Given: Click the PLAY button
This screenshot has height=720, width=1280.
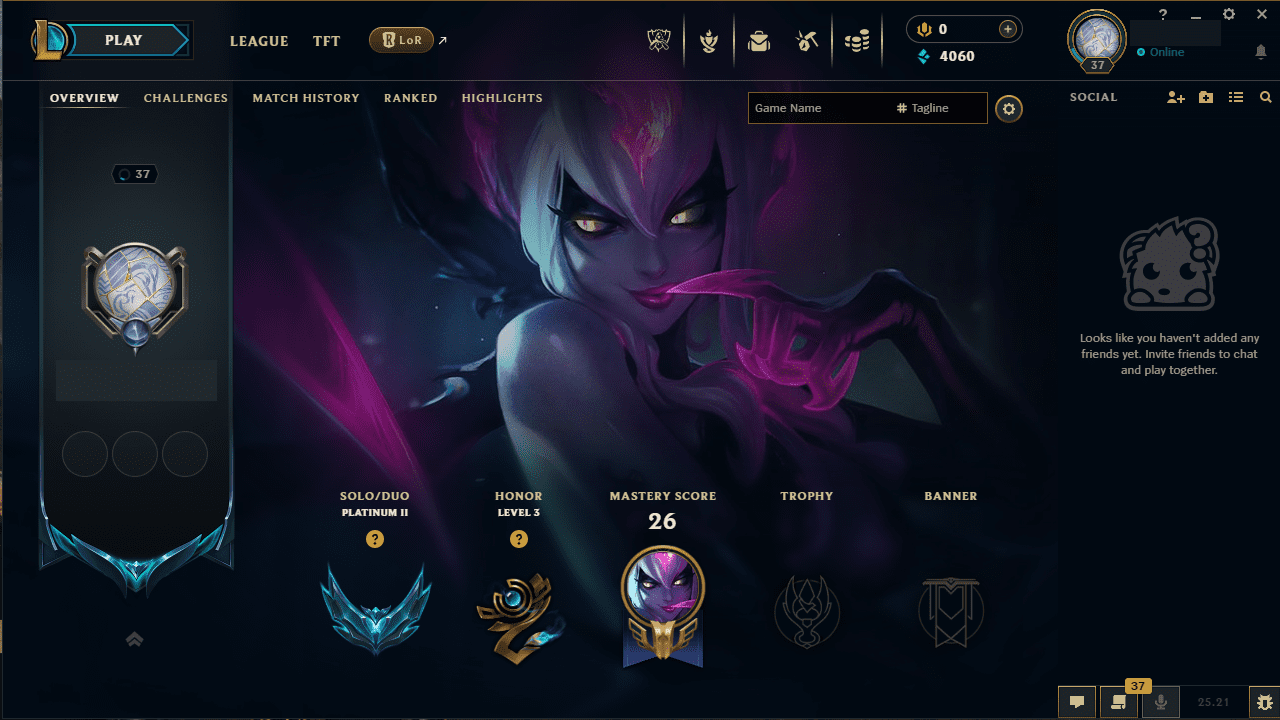Looking at the screenshot, I should (122, 40).
